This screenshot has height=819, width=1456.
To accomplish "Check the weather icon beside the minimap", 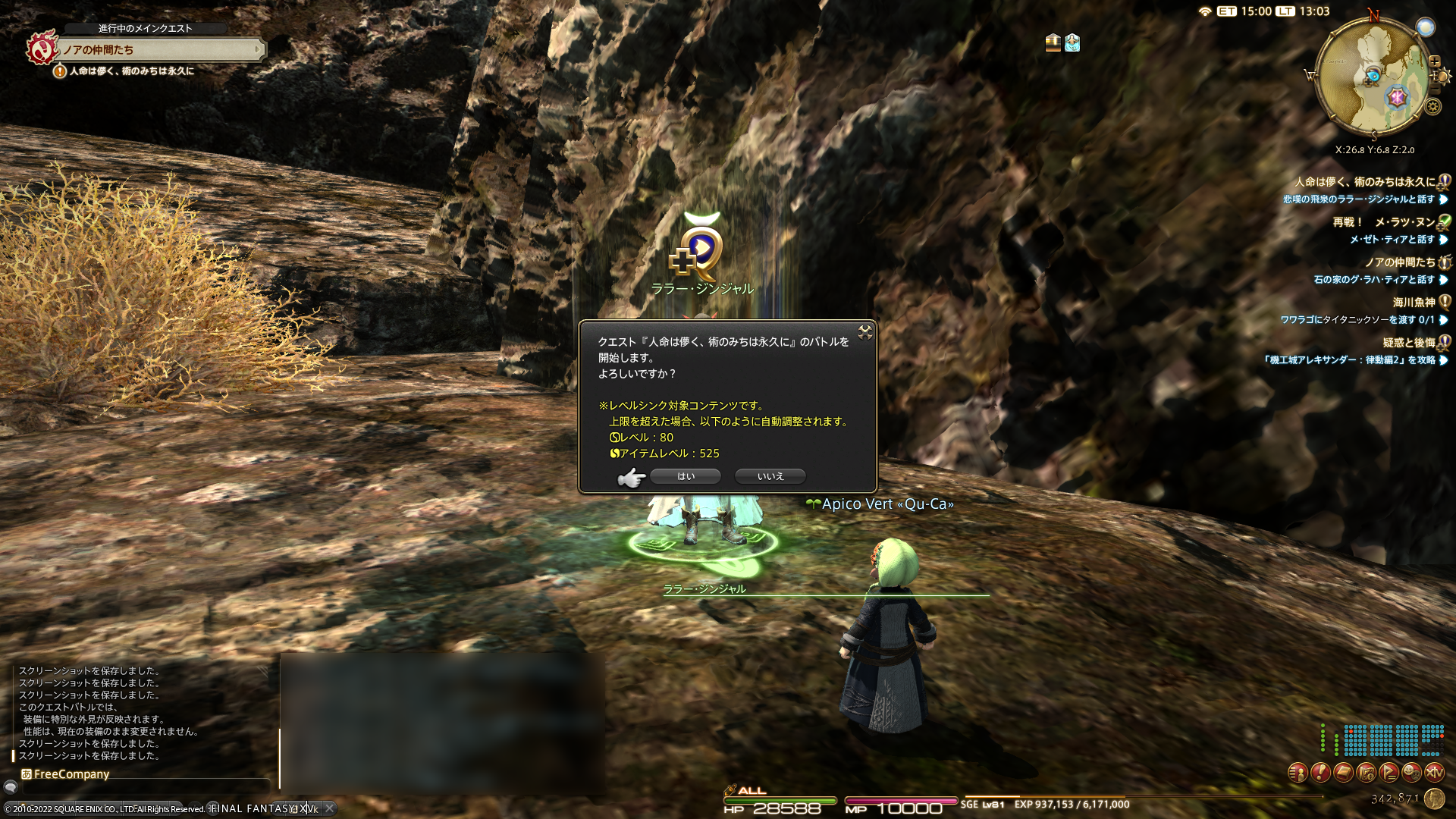I will (1426, 27).
